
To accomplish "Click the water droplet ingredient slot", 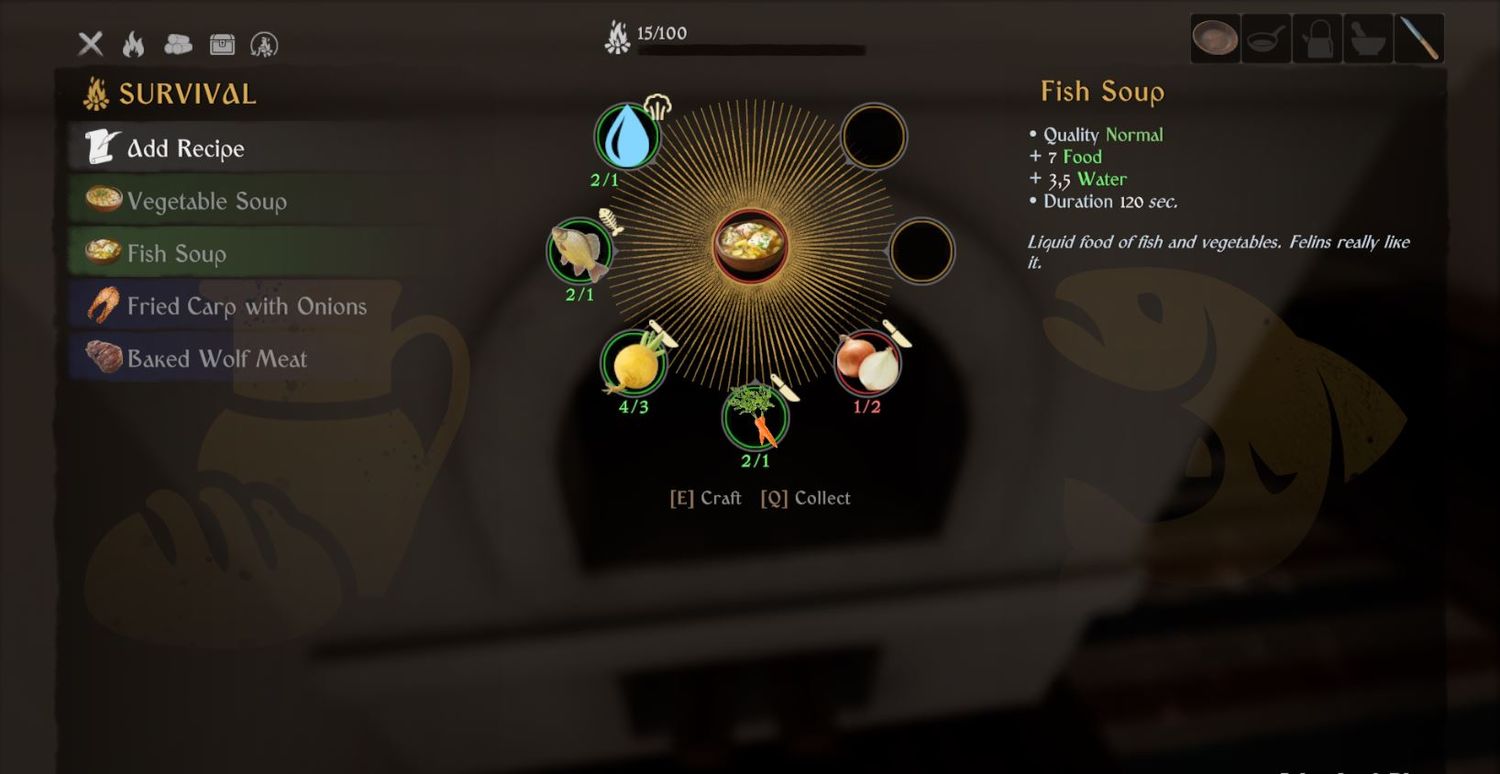I will (x=627, y=136).
